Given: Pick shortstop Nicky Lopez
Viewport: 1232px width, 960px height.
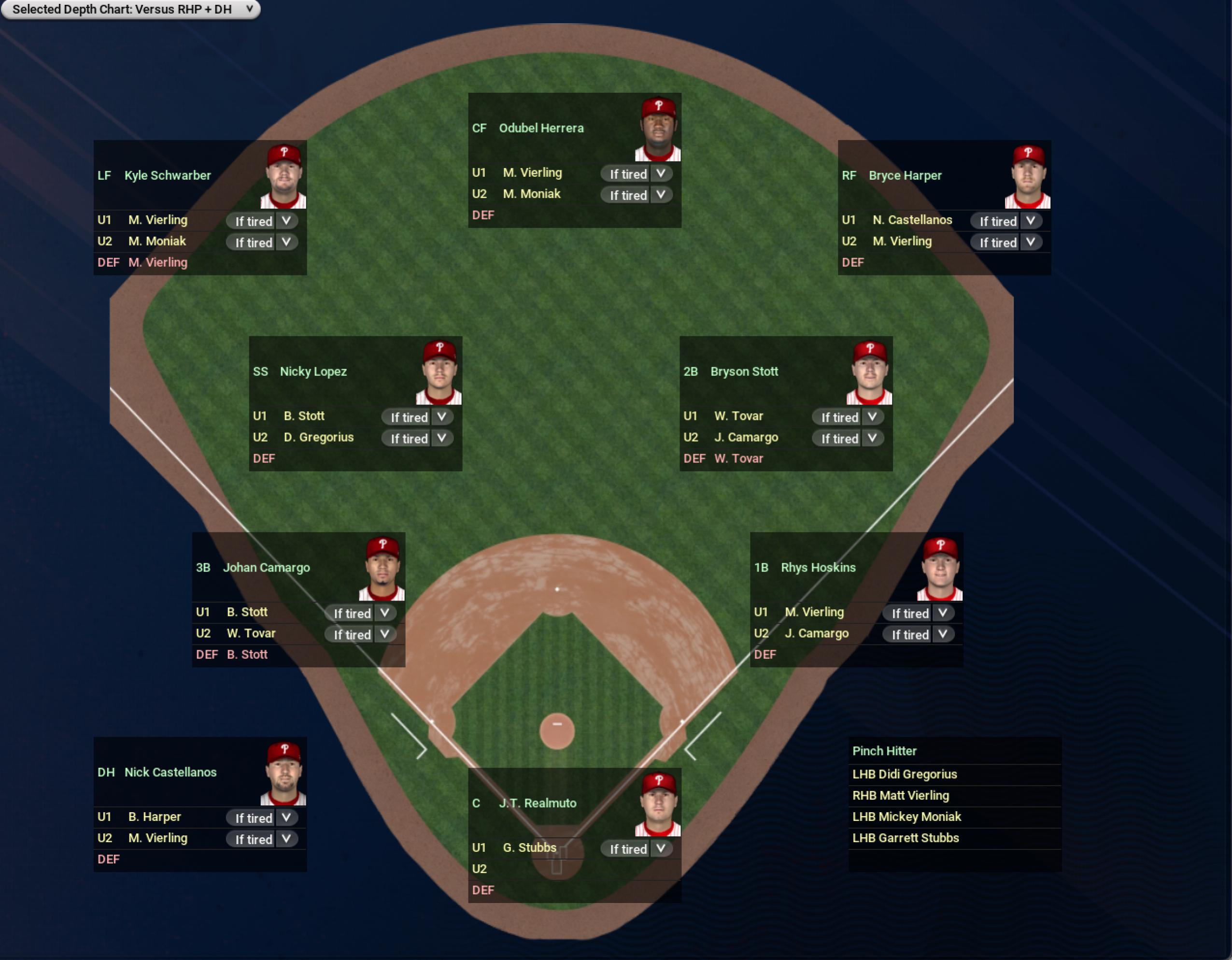Looking at the screenshot, I should (313, 372).
